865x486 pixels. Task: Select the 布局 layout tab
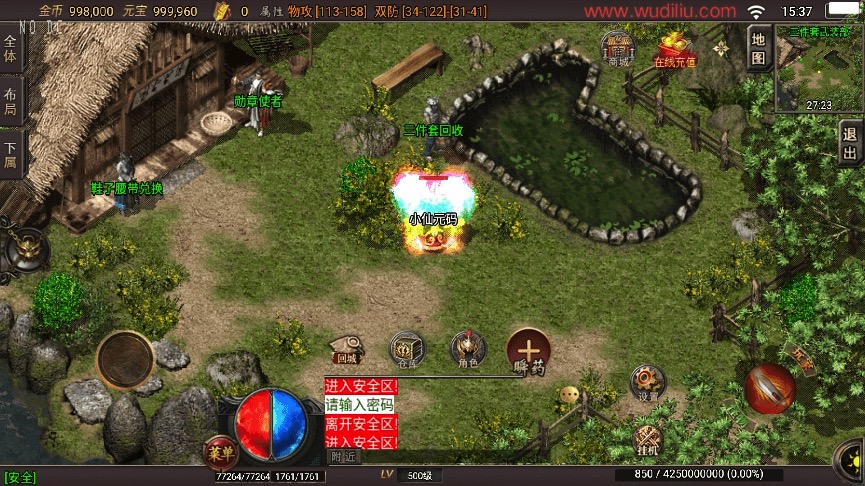[x=10, y=104]
